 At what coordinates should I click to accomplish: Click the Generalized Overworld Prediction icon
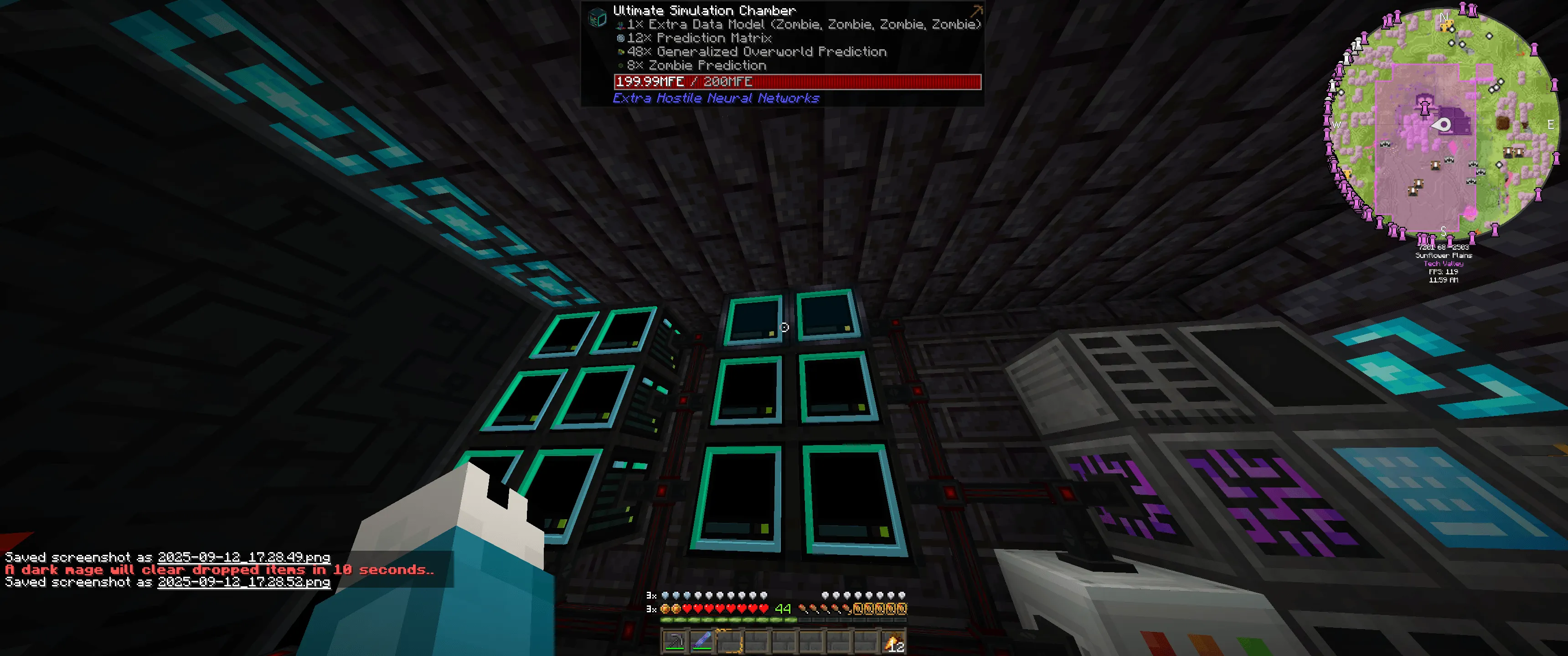tap(620, 51)
